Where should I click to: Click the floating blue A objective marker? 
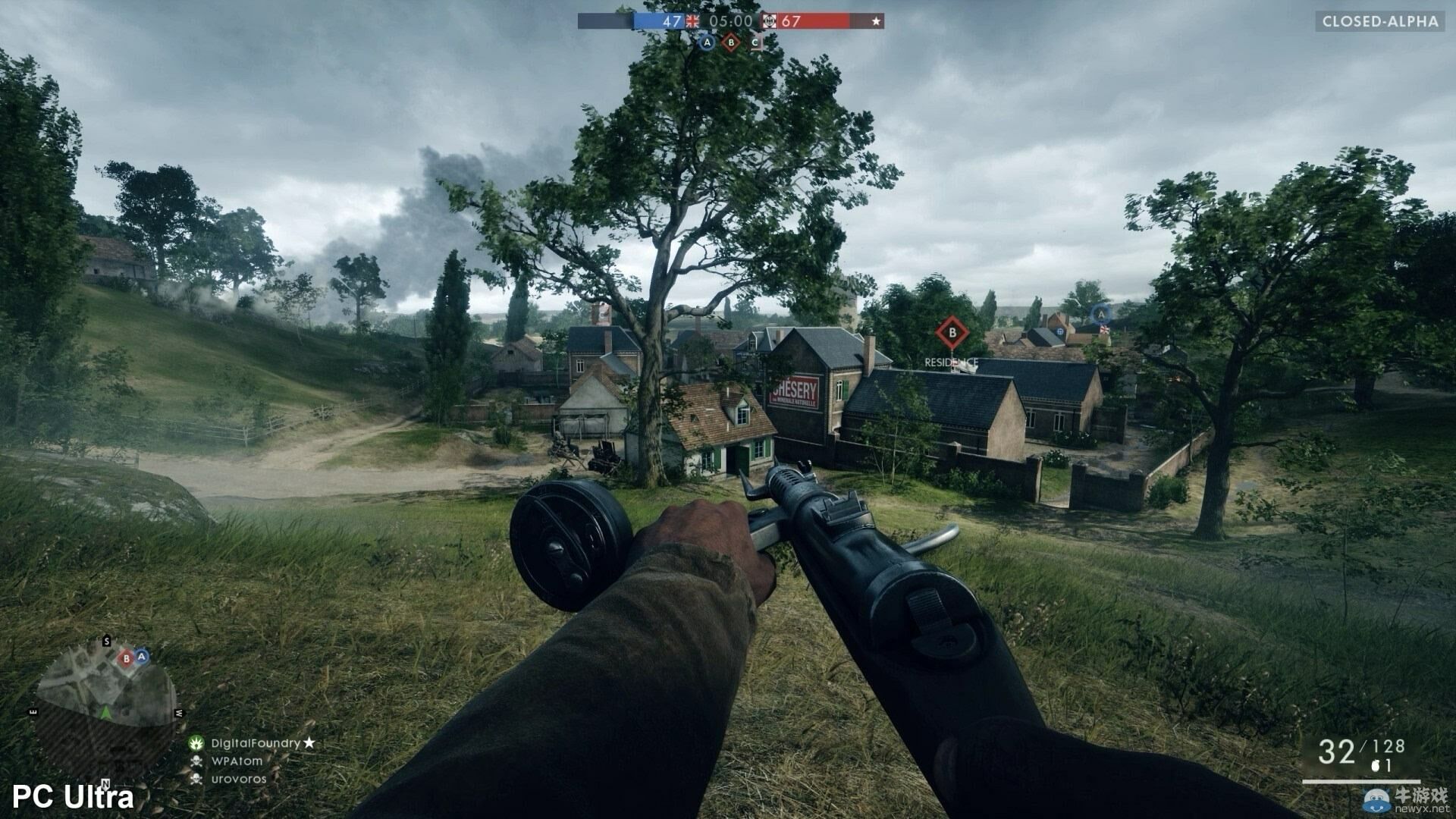tap(1101, 313)
